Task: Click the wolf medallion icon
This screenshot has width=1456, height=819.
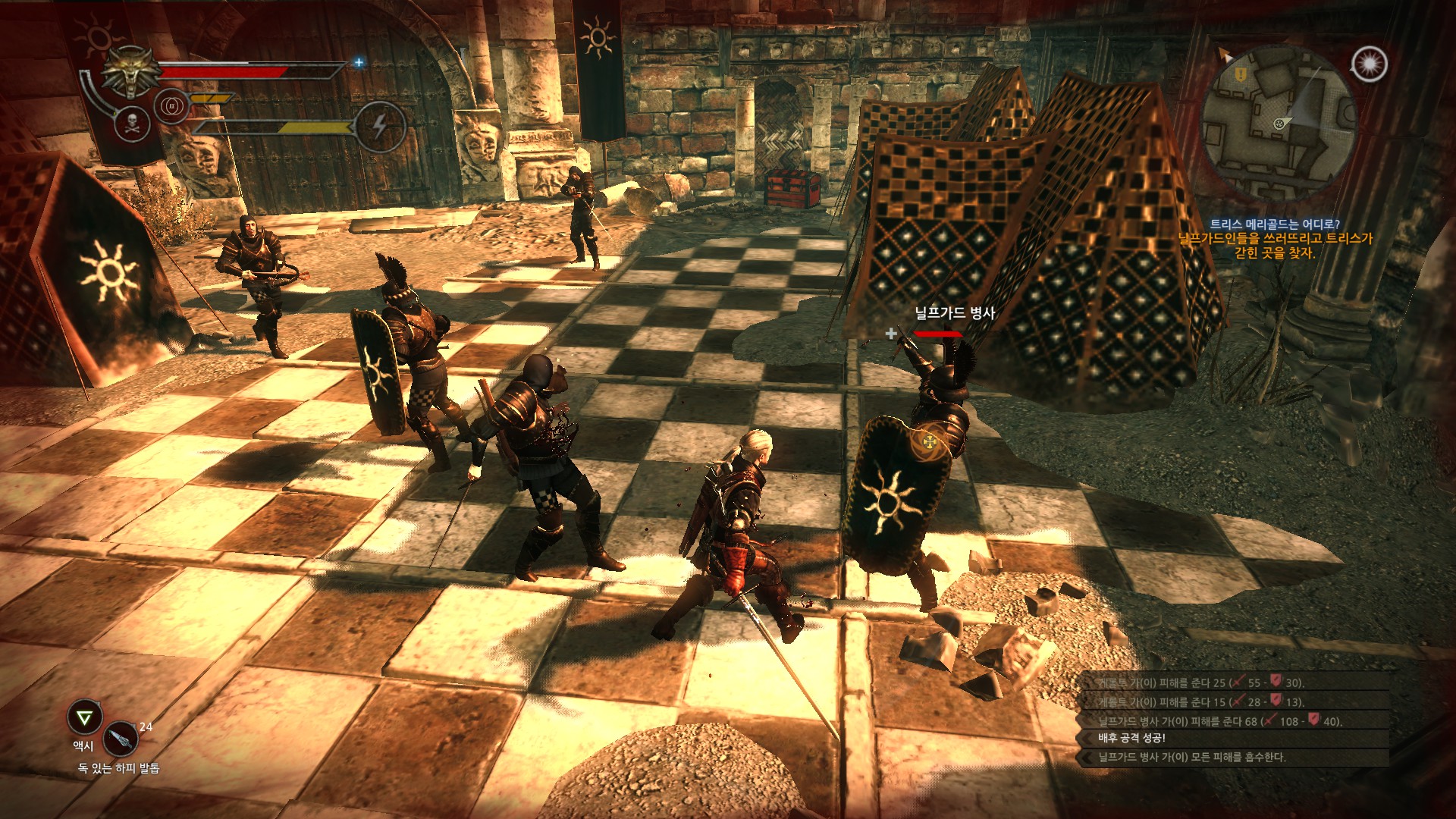Action: tap(132, 73)
